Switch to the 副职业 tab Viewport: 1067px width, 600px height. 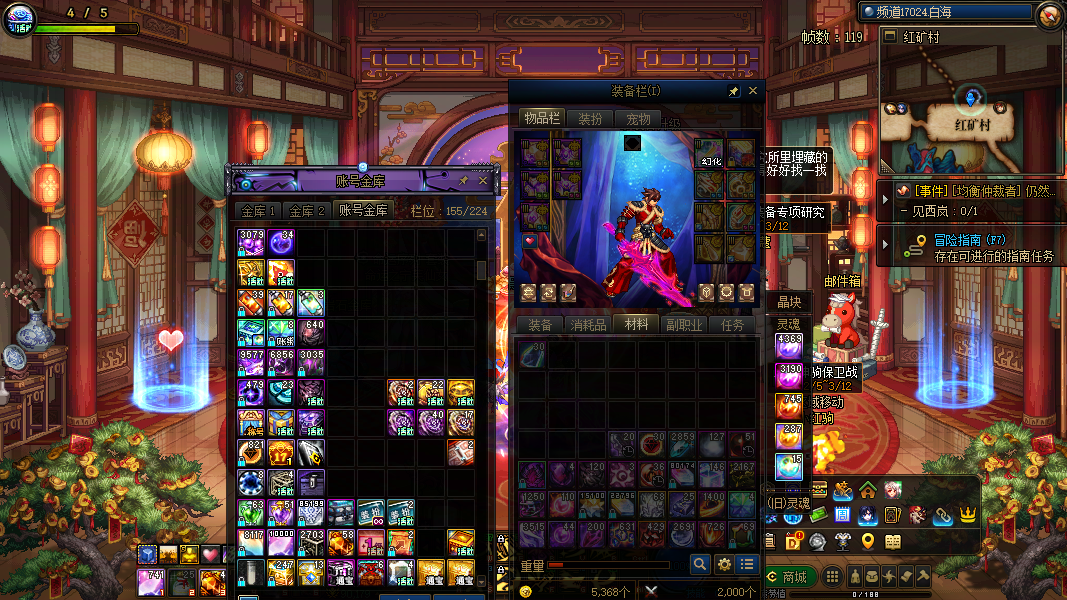(684, 325)
